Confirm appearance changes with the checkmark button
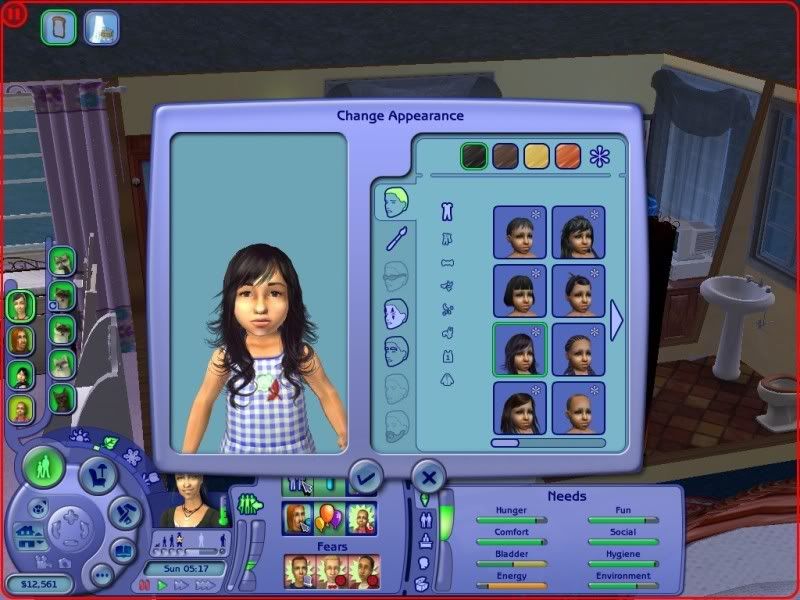 pos(364,476)
